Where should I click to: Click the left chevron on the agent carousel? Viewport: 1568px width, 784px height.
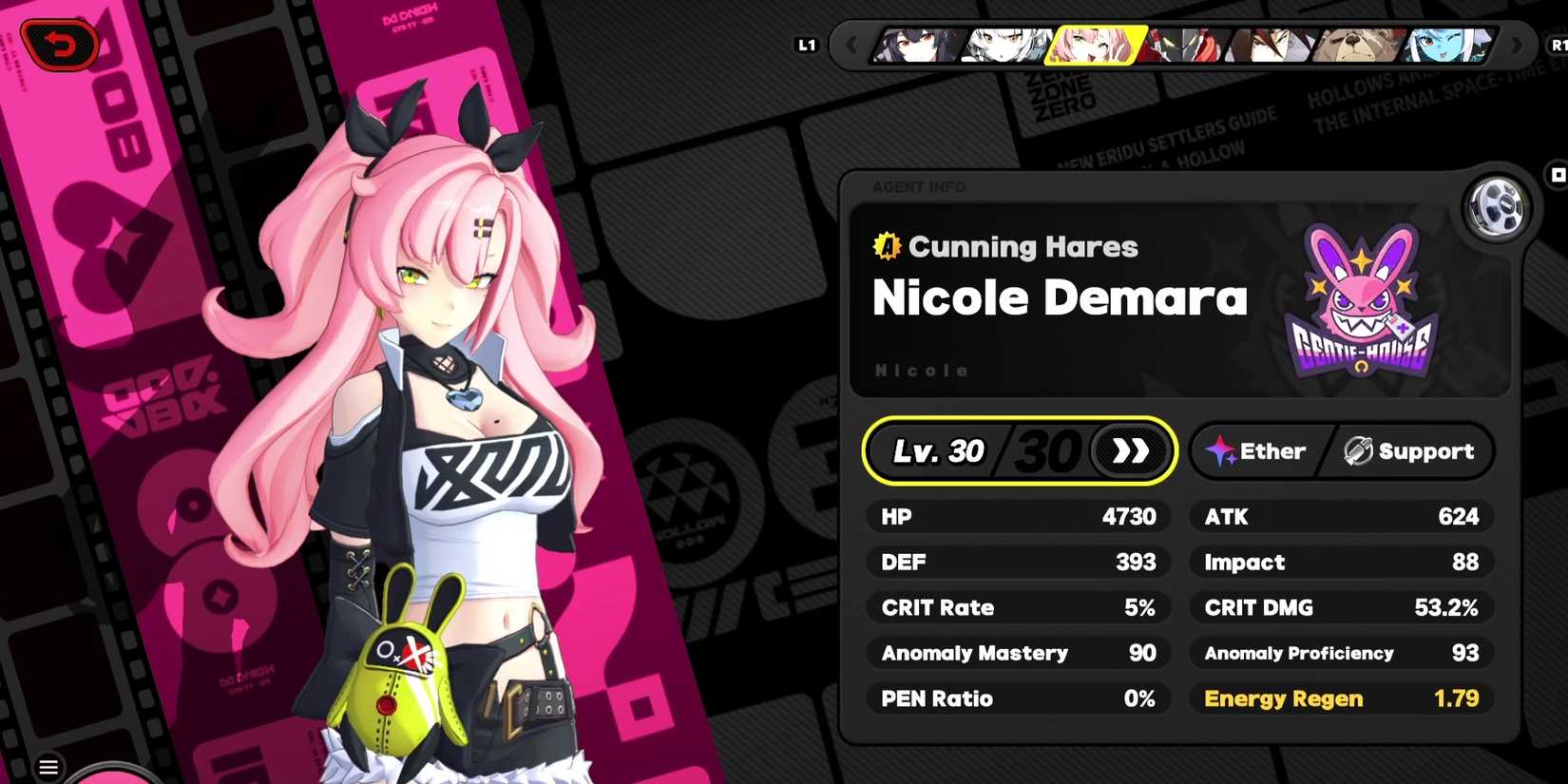click(851, 45)
